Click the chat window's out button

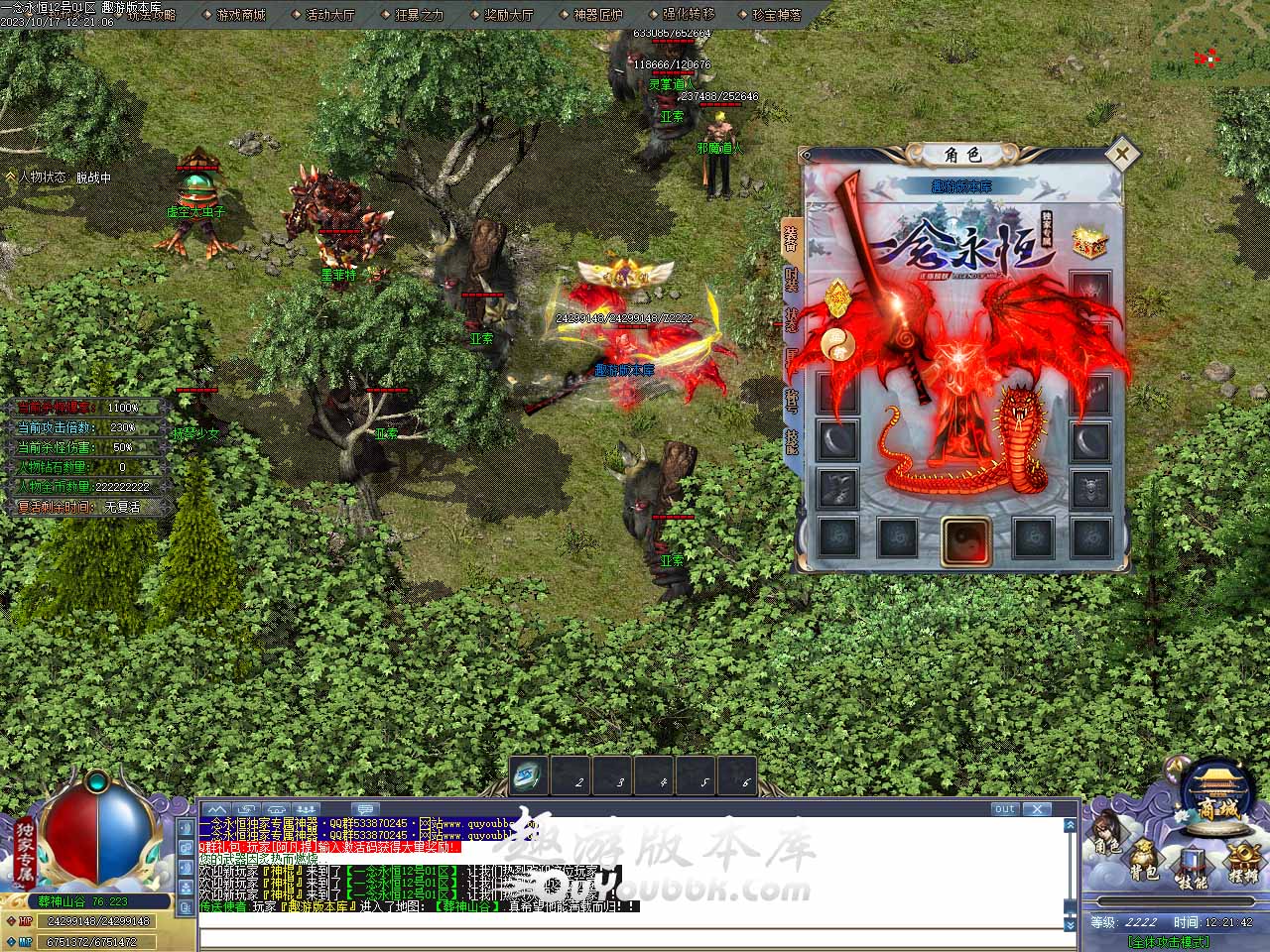click(x=1004, y=809)
